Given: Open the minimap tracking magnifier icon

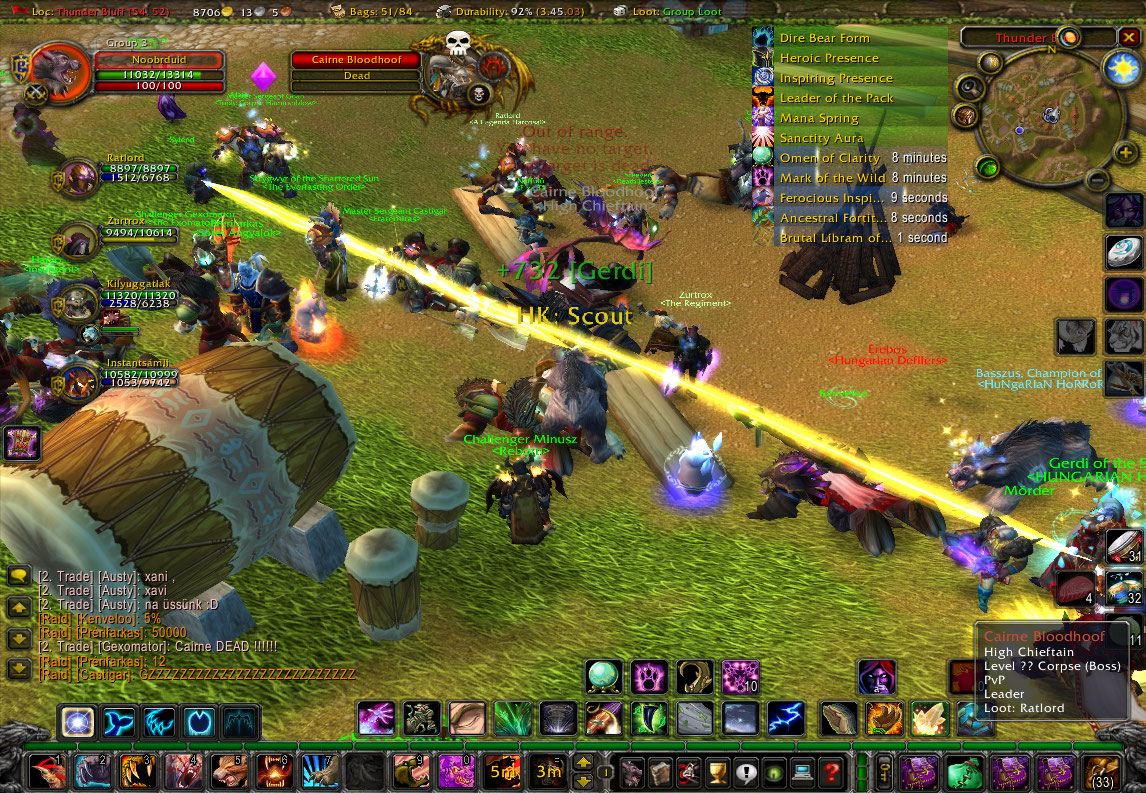Looking at the screenshot, I should coord(968,87).
